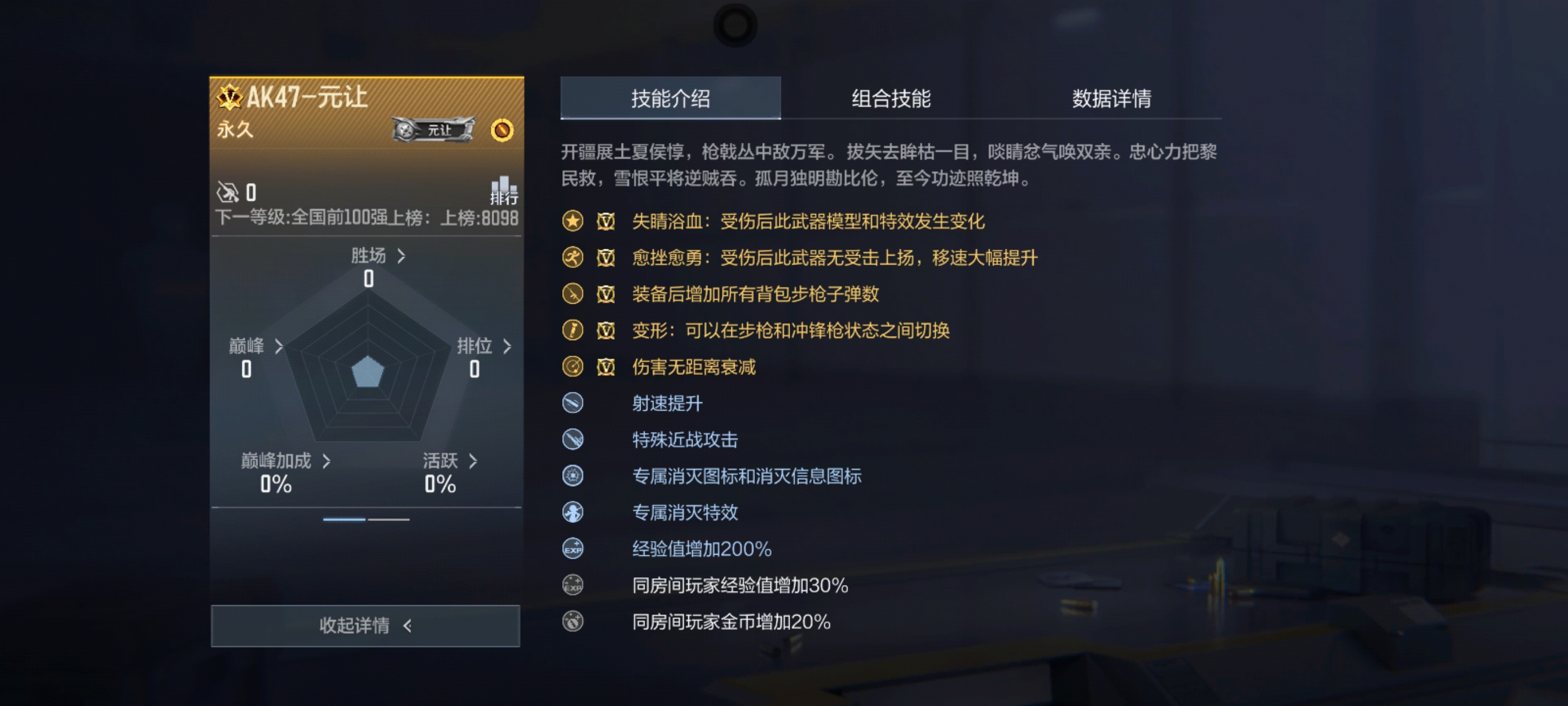Viewport: 1568px width, 706px height.
Task: Click the 专属消灭特效 blue icon
Action: pyautogui.click(x=572, y=513)
